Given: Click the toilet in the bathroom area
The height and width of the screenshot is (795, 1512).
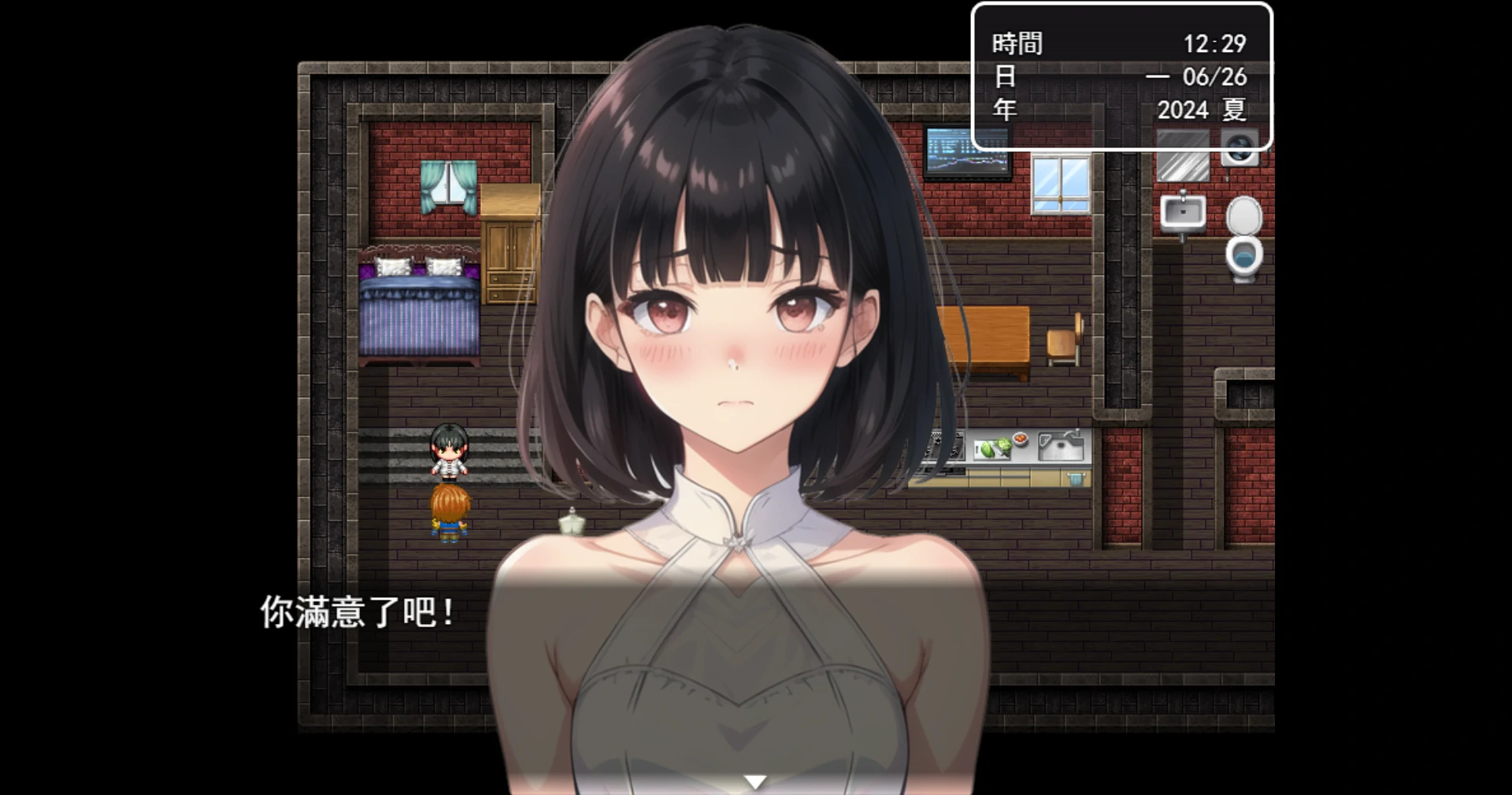Looking at the screenshot, I should click(x=1243, y=243).
